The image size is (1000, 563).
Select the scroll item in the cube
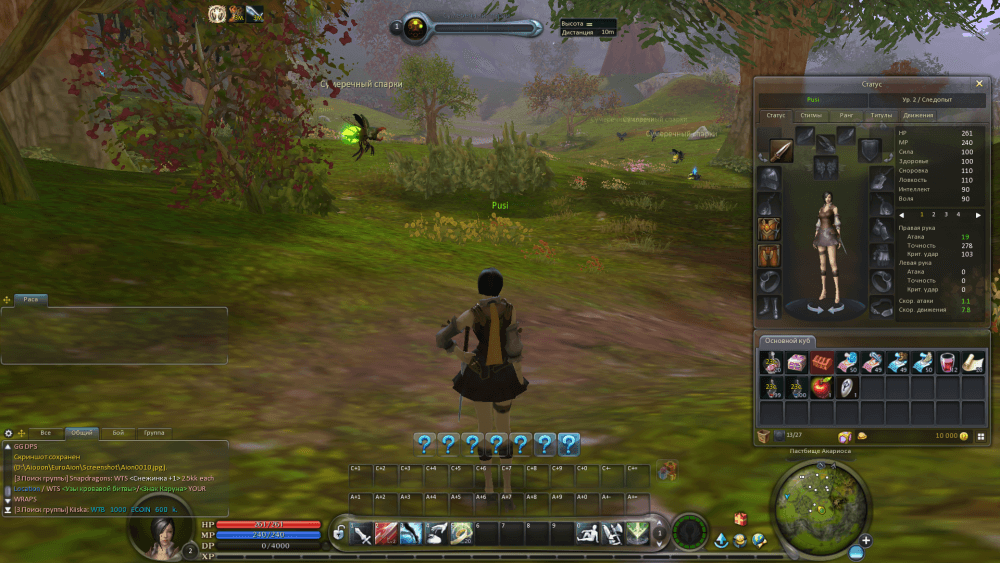point(972,362)
